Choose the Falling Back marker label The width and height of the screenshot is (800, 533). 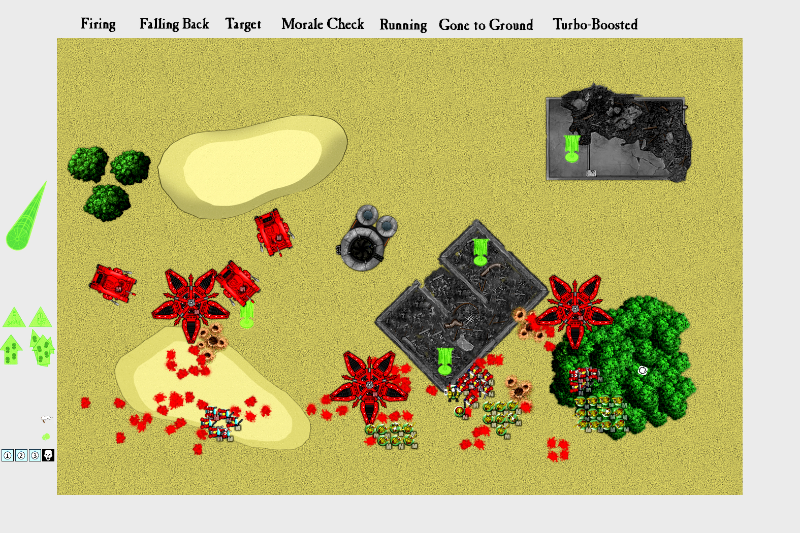point(174,24)
